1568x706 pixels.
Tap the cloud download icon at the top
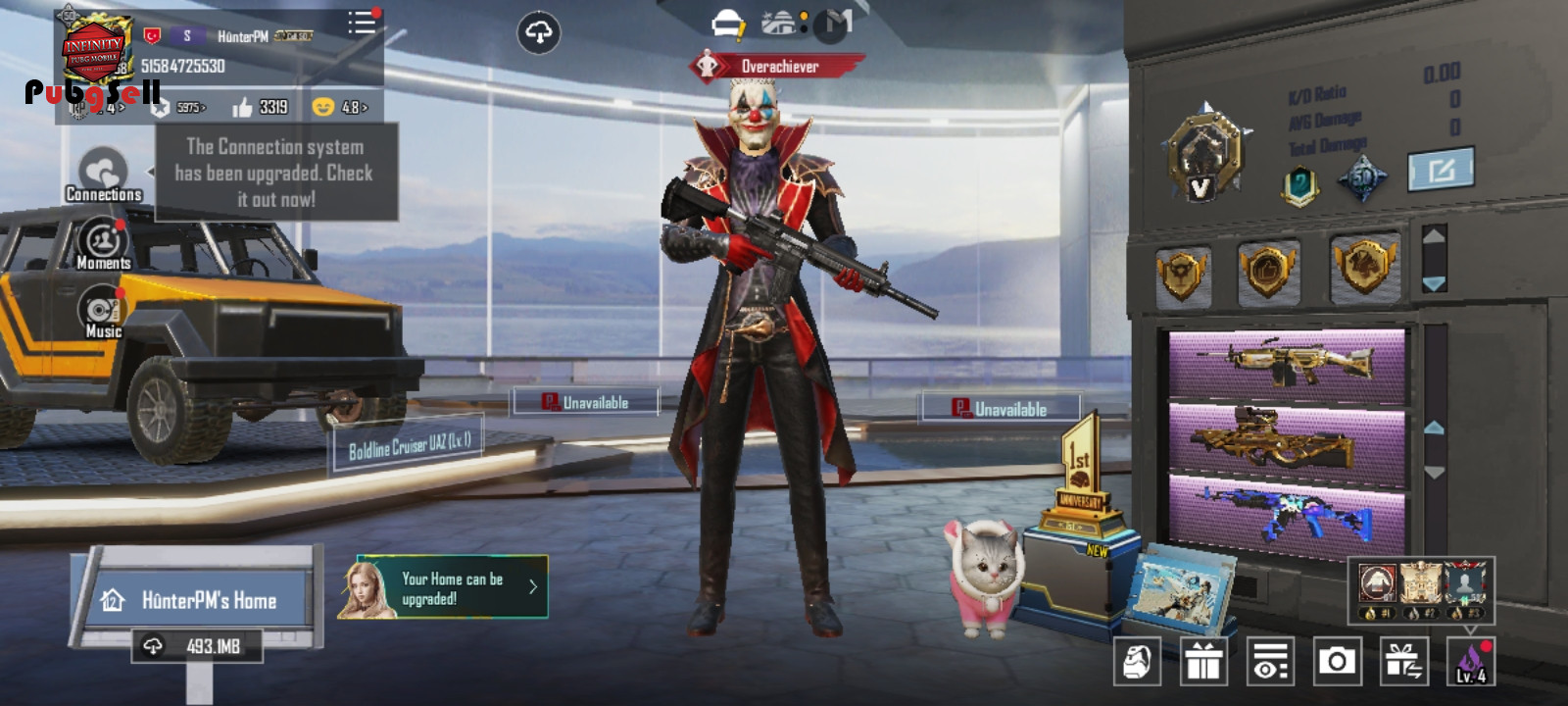point(538,33)
